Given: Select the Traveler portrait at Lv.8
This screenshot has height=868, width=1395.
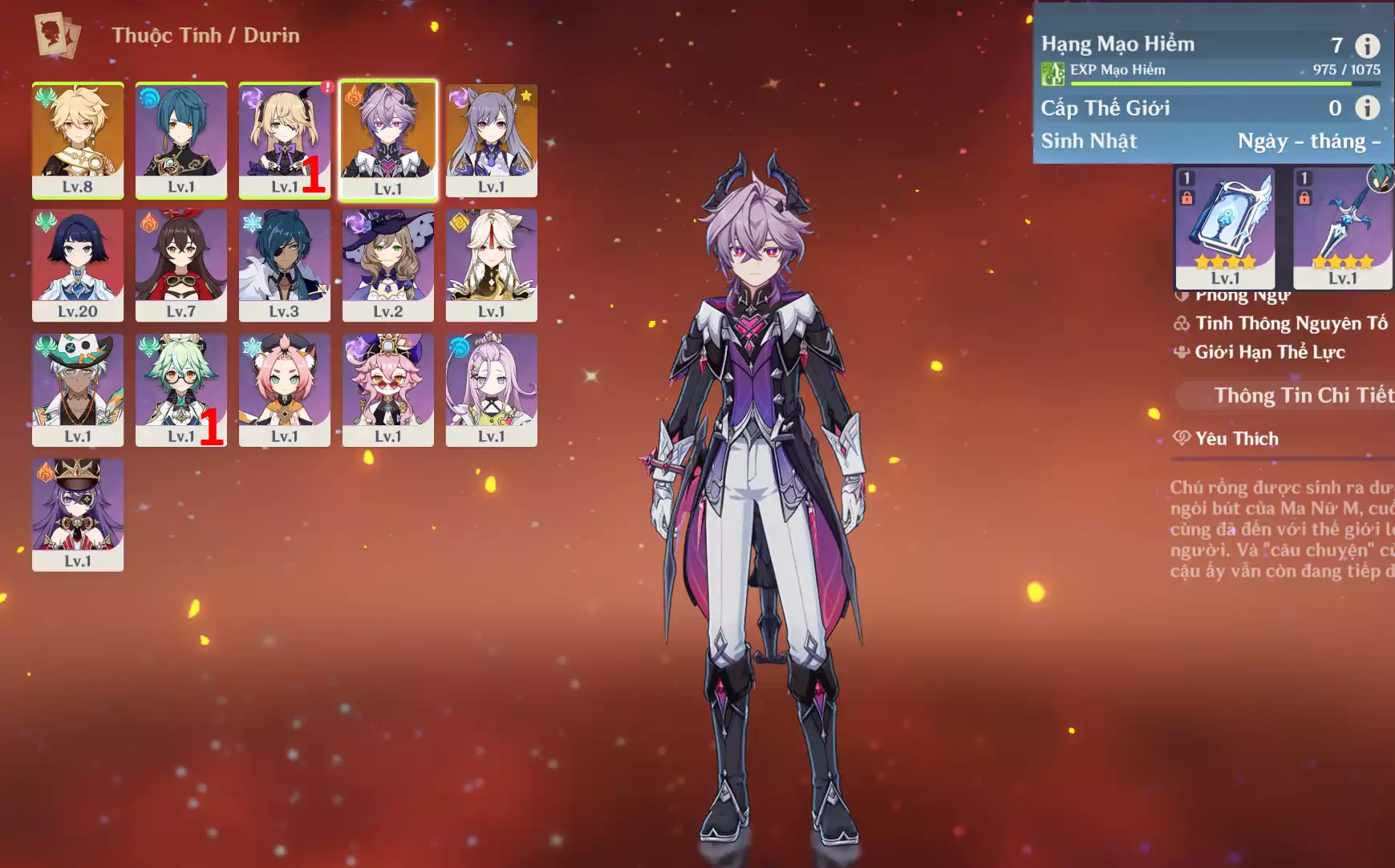Looking at the screenshot, I should pos(78,140).
